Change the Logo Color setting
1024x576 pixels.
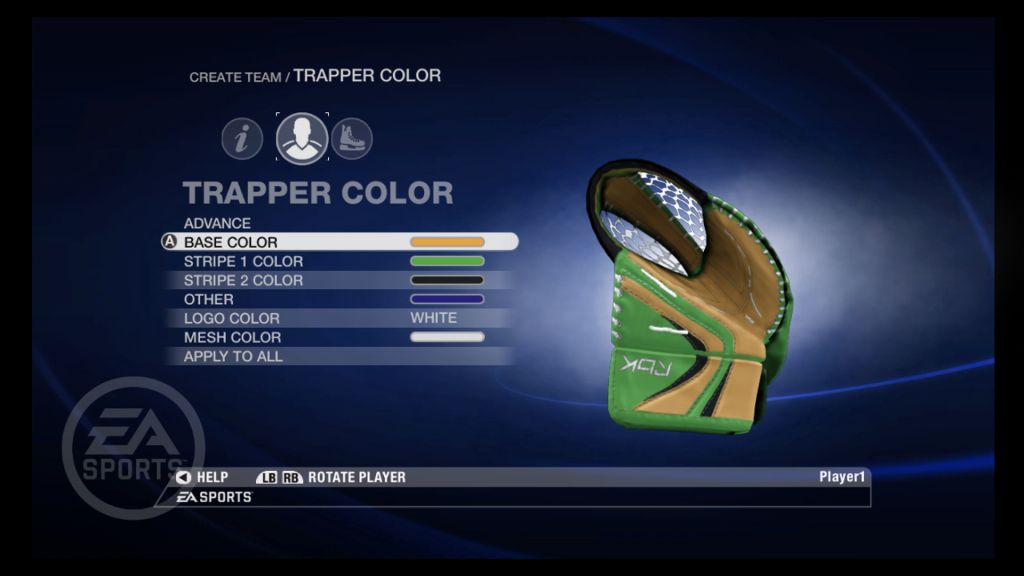coord(232,318)
